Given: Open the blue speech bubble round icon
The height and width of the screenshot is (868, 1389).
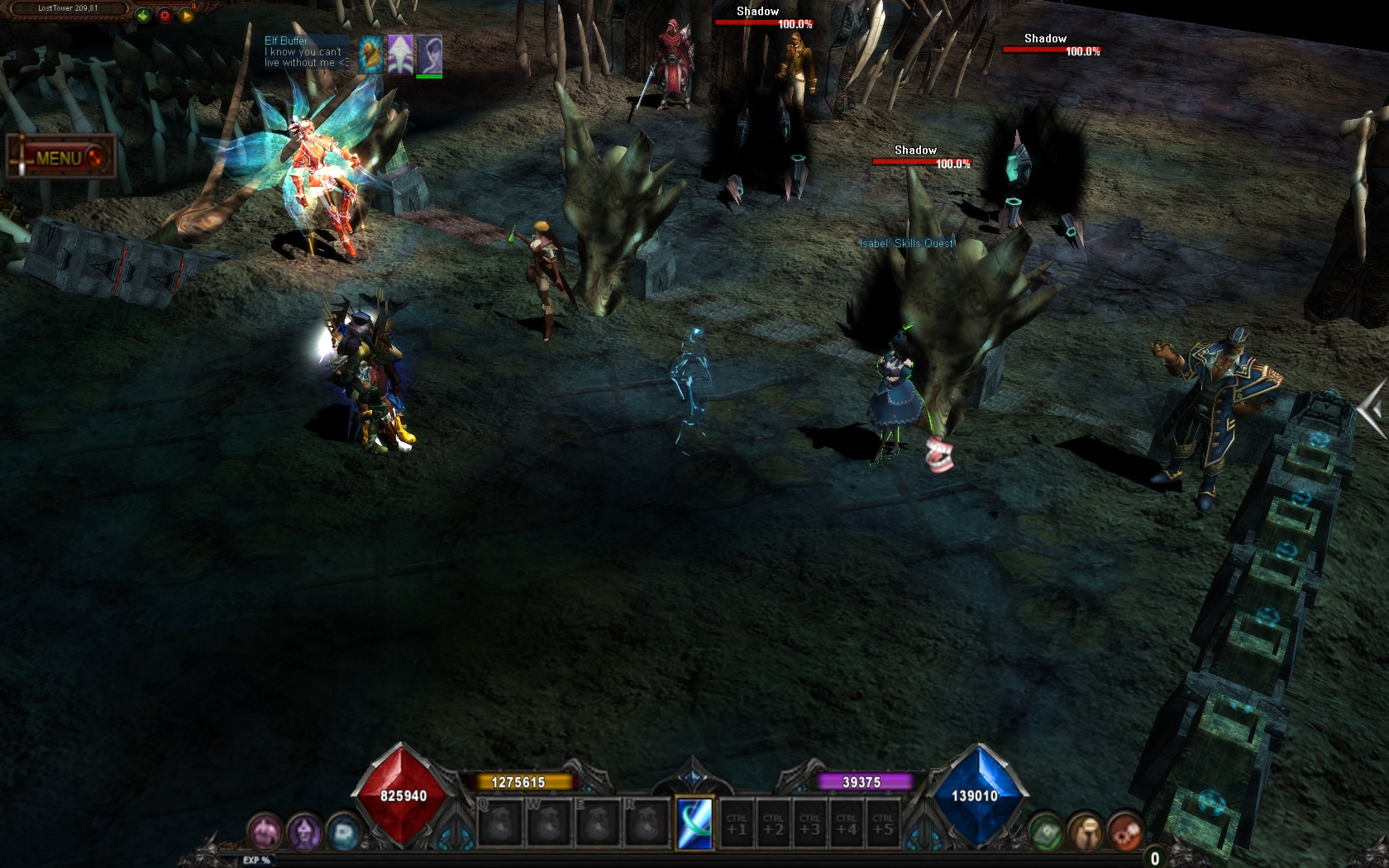Looking at the screenshot, I should tap(343, 832).
